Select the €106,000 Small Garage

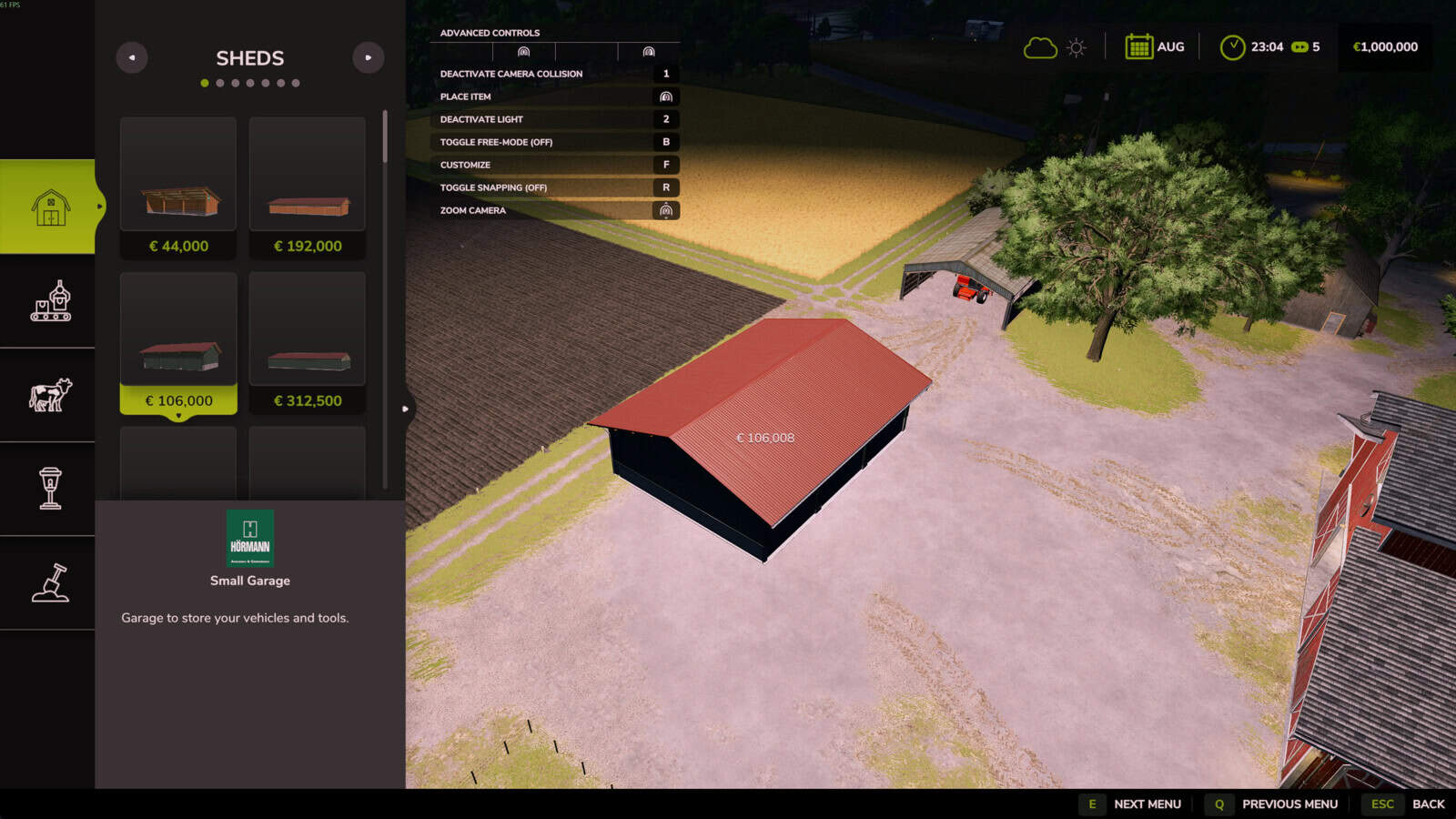pos(178,343)
